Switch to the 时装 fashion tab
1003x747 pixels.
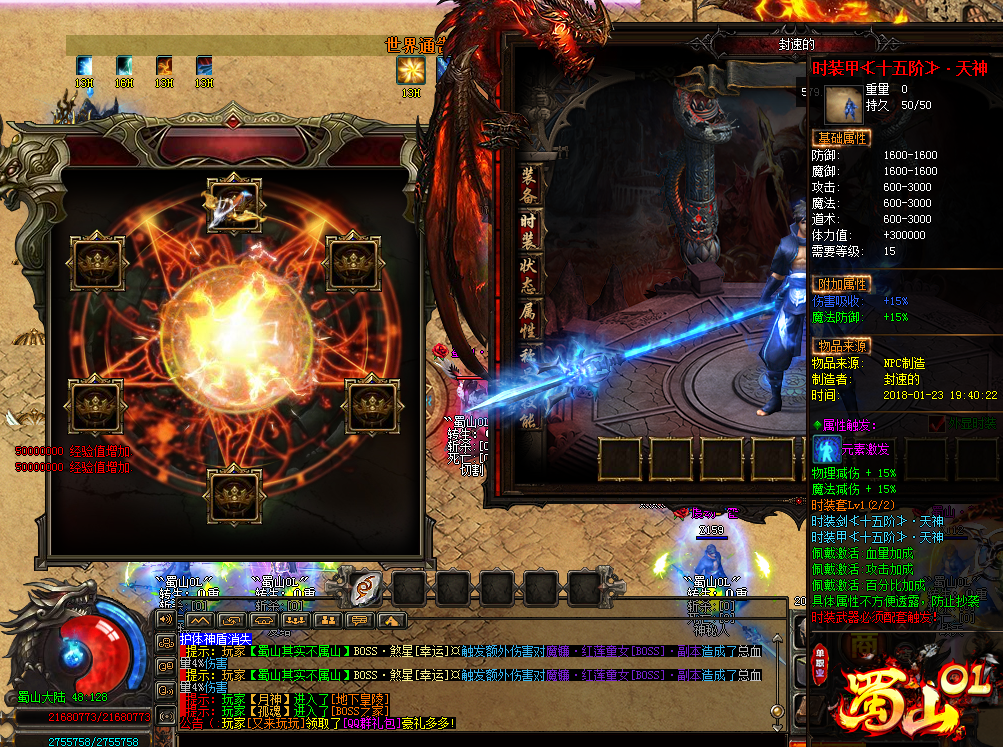click(x=530, y=230)
